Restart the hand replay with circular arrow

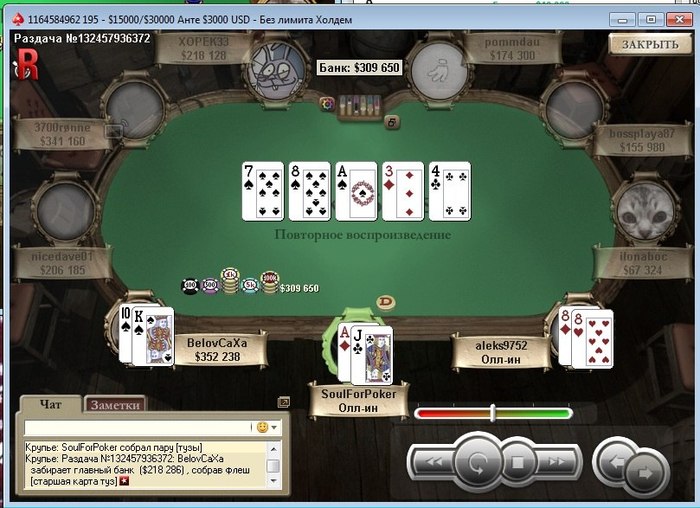tap(476, 463)
